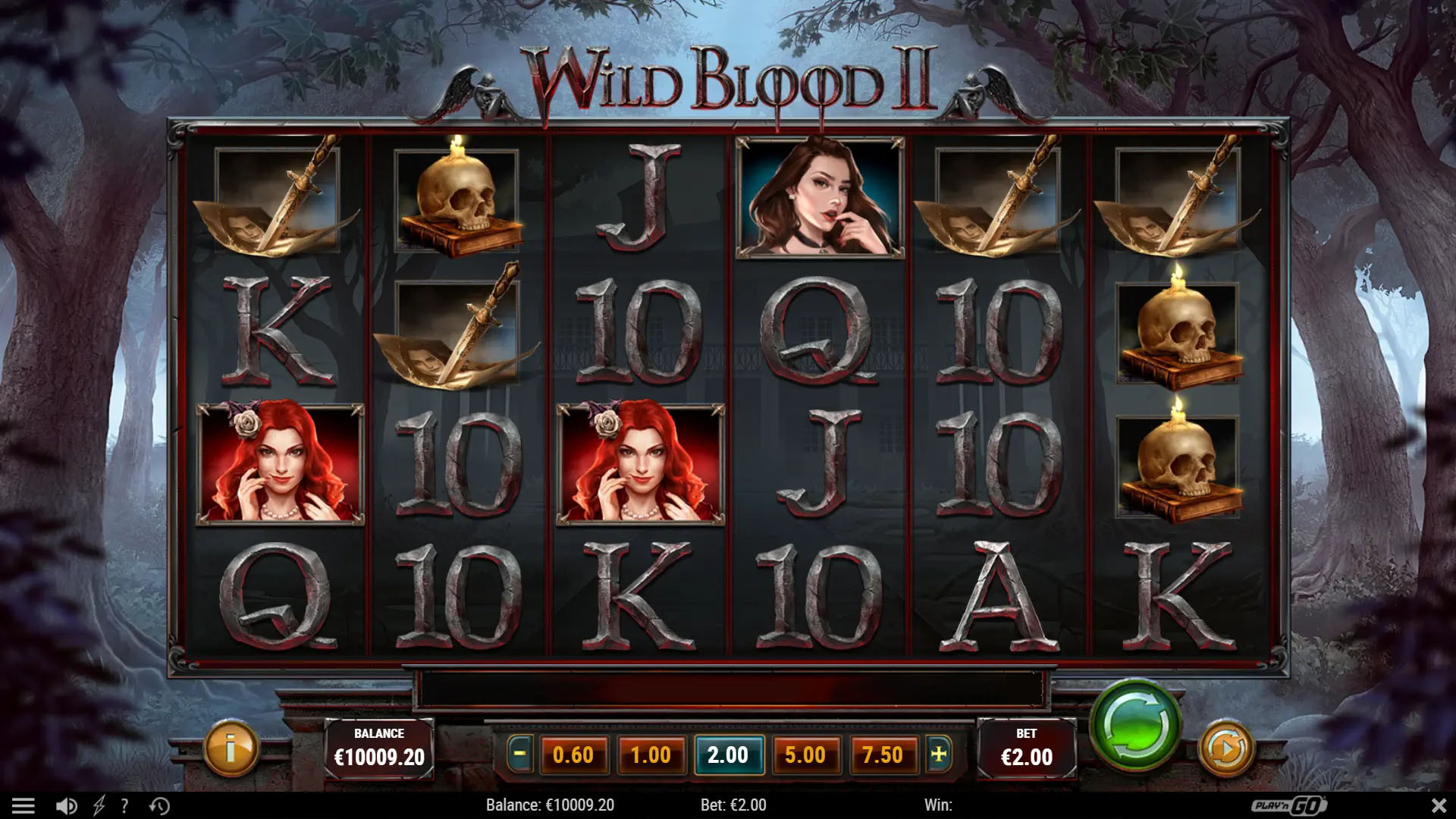Mute game sound with the speaker icon
Image resolution: width=1456 pixels, height=819 pixels.
(x=67, y=806)
